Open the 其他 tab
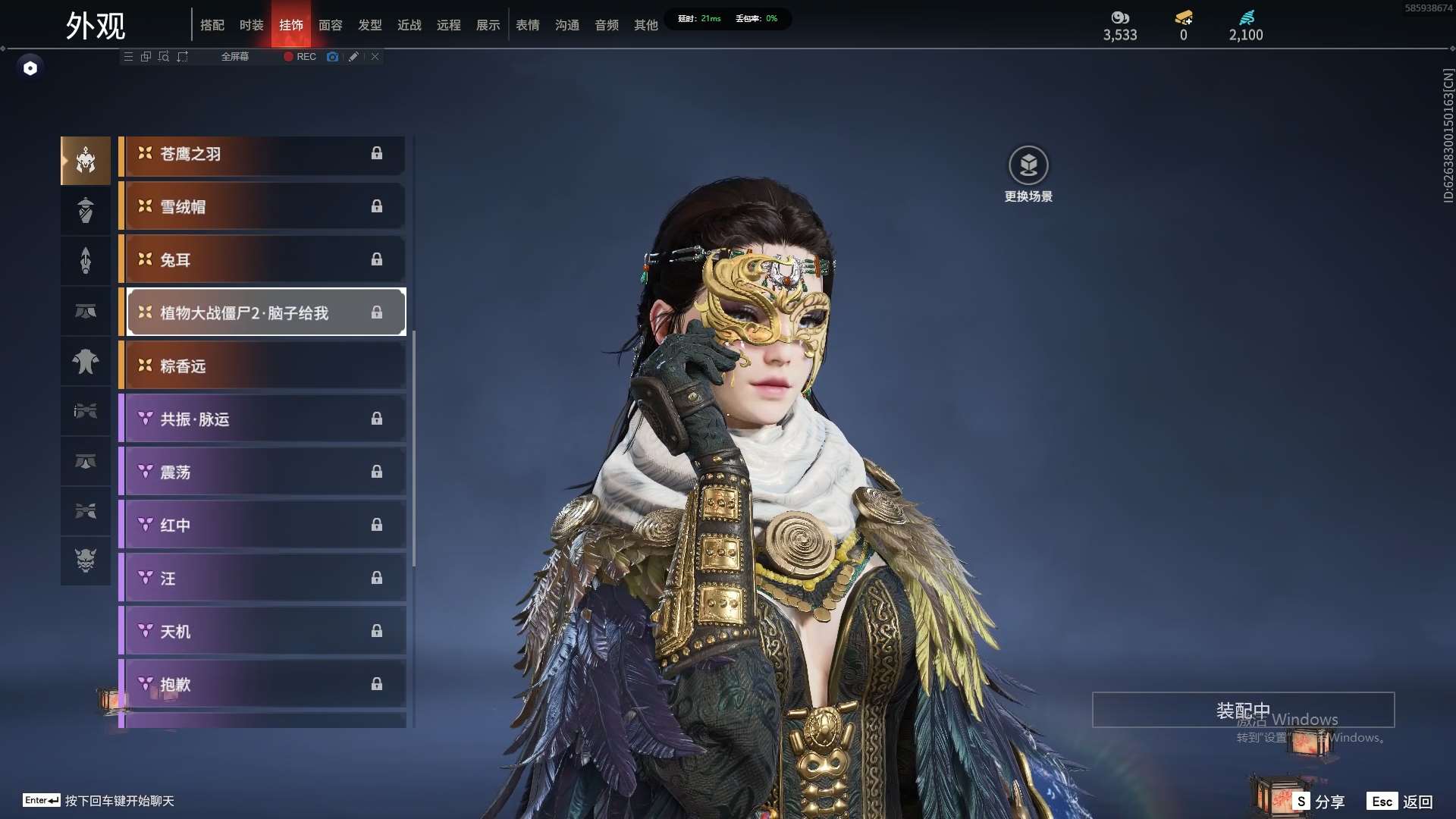 click(645, 25)
